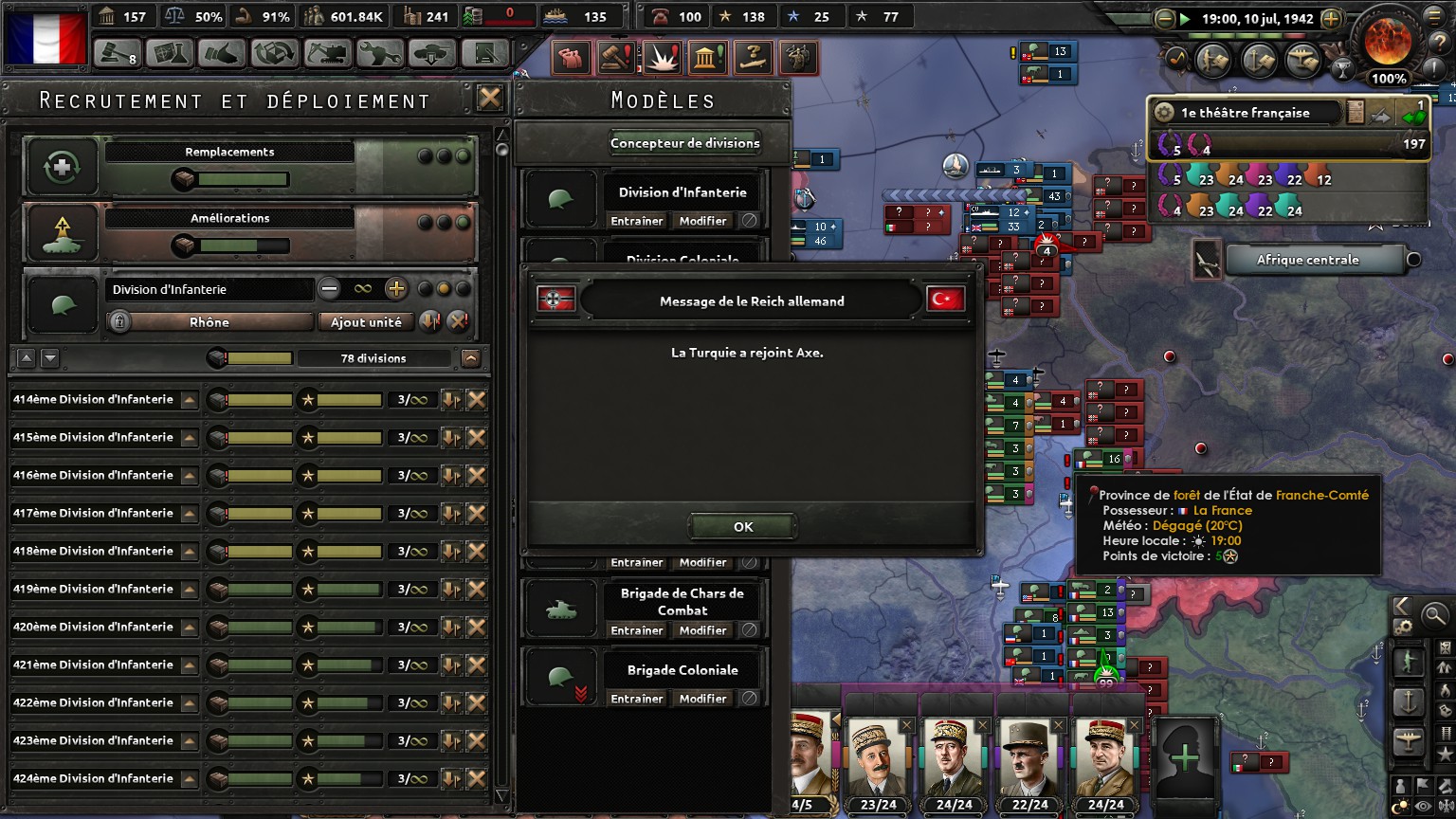
Task: Add a new general with plus portrait
Action: tap(1185, 757)
